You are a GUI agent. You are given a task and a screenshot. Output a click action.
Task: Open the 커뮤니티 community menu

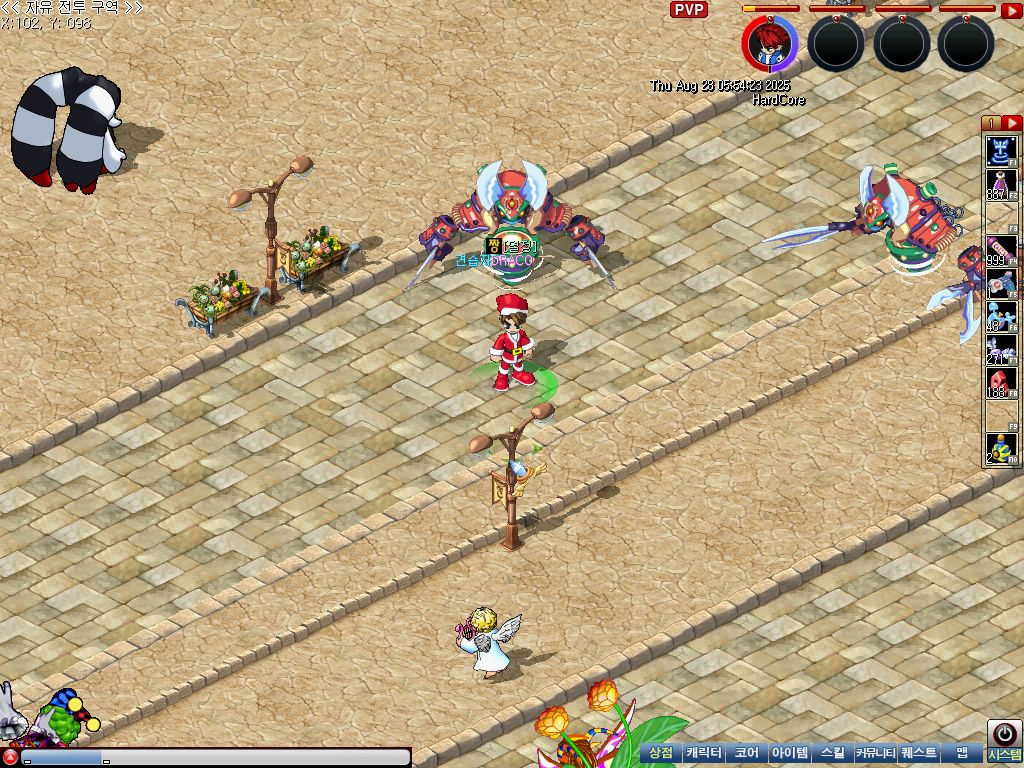(x=875, y=752)
